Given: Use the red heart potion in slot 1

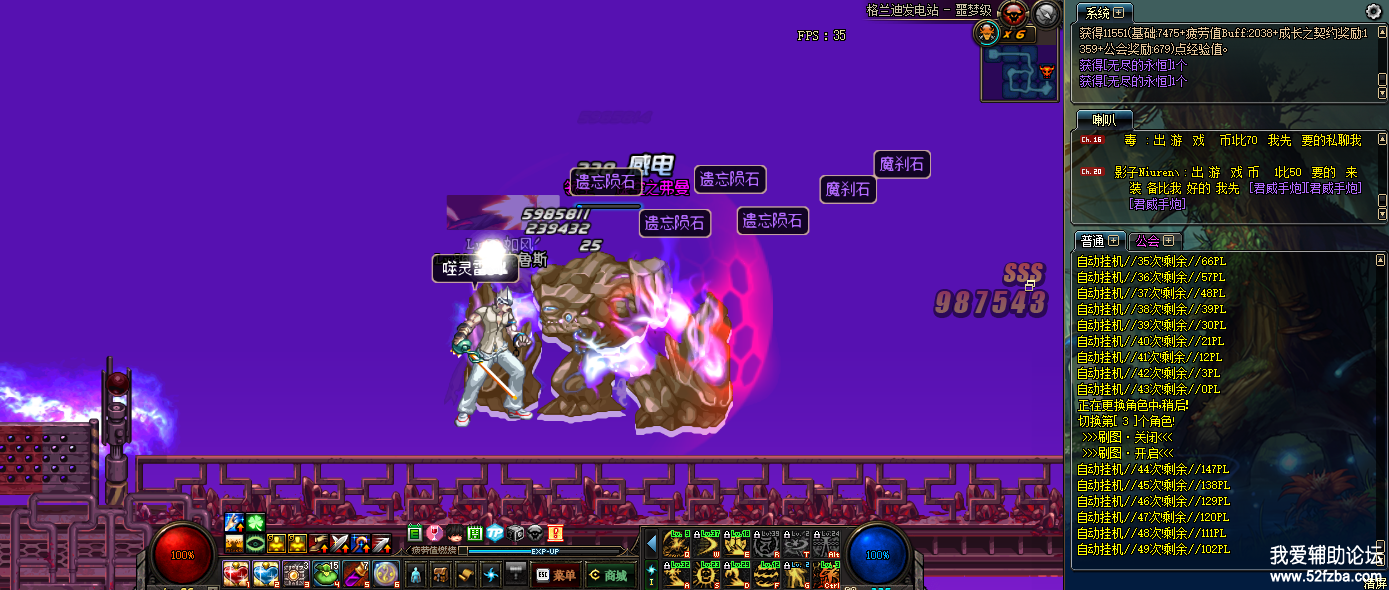Looking at the screenshot, I should (236, 574).
